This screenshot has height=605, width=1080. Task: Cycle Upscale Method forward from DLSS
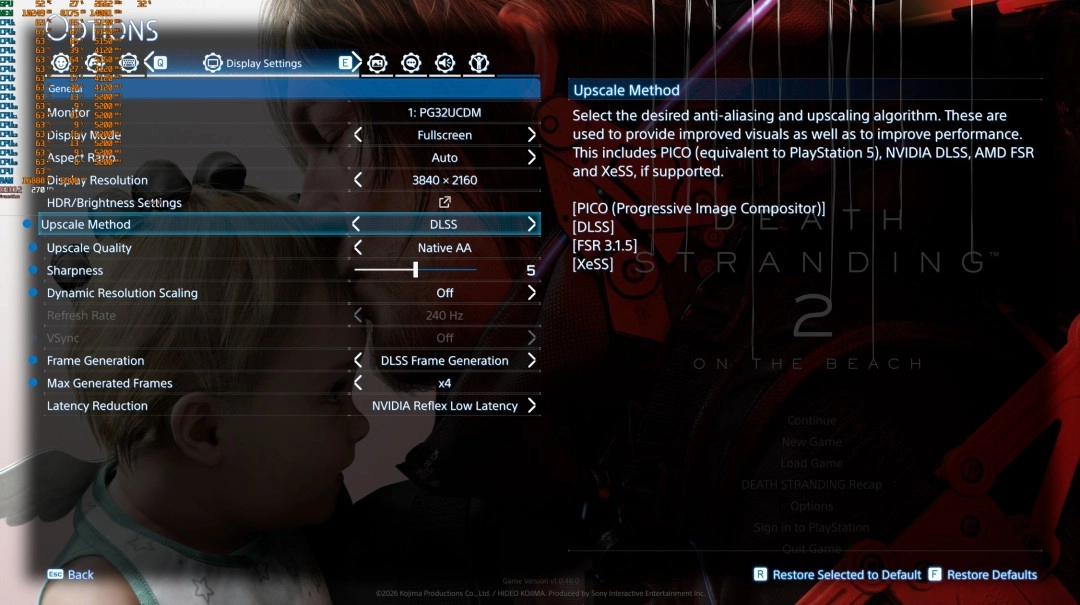click(531, 225)
